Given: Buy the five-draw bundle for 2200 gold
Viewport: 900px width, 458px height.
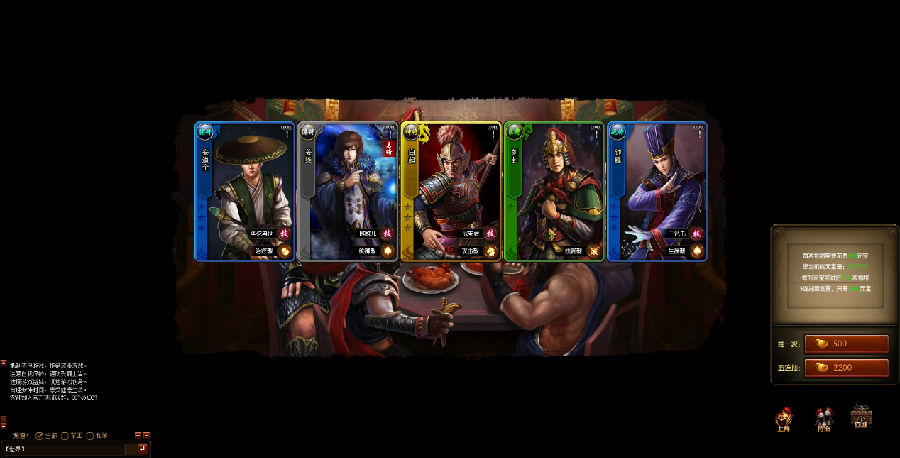Looking at the screenshot, I should click(x=846, y=368).
